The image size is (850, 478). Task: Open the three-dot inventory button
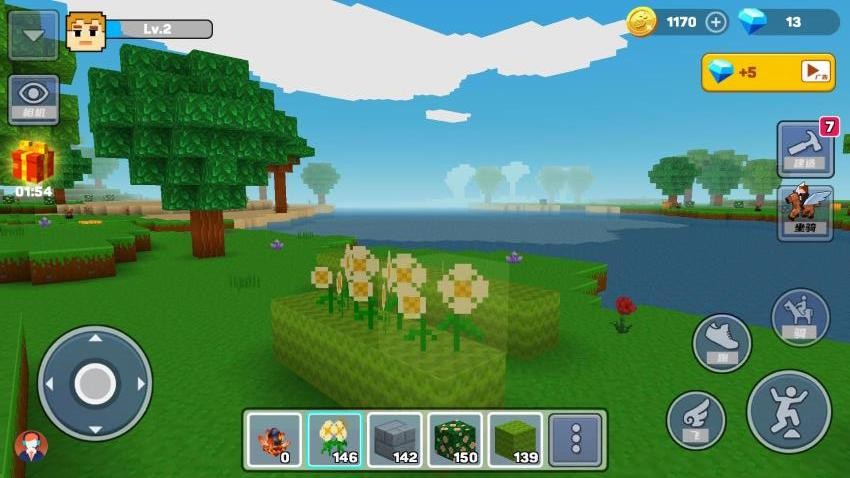coord(575,440)
